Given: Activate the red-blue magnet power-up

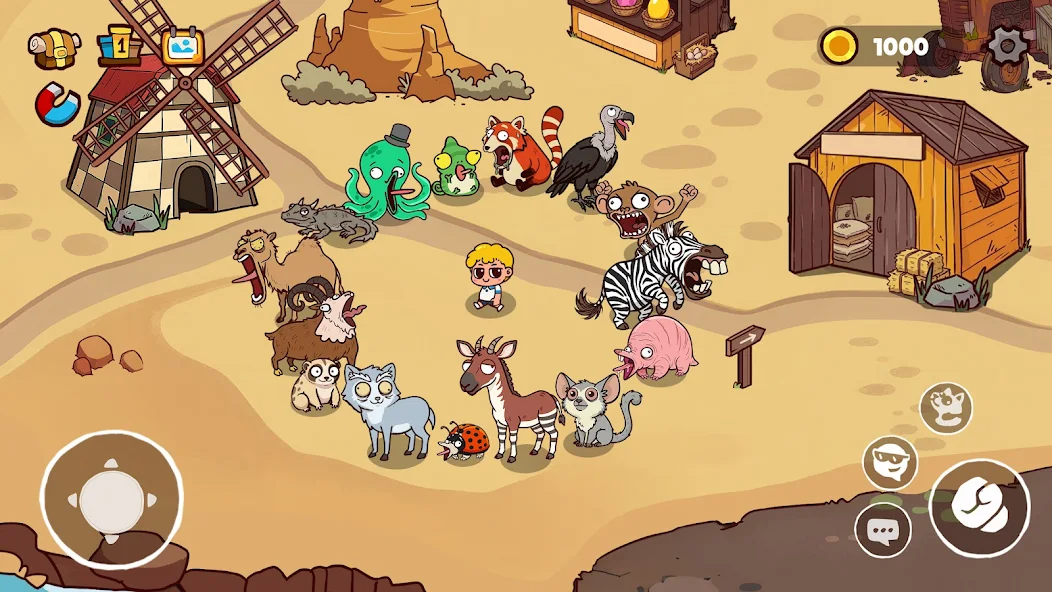Looking at the screenshot, I should tap(57, 106).
